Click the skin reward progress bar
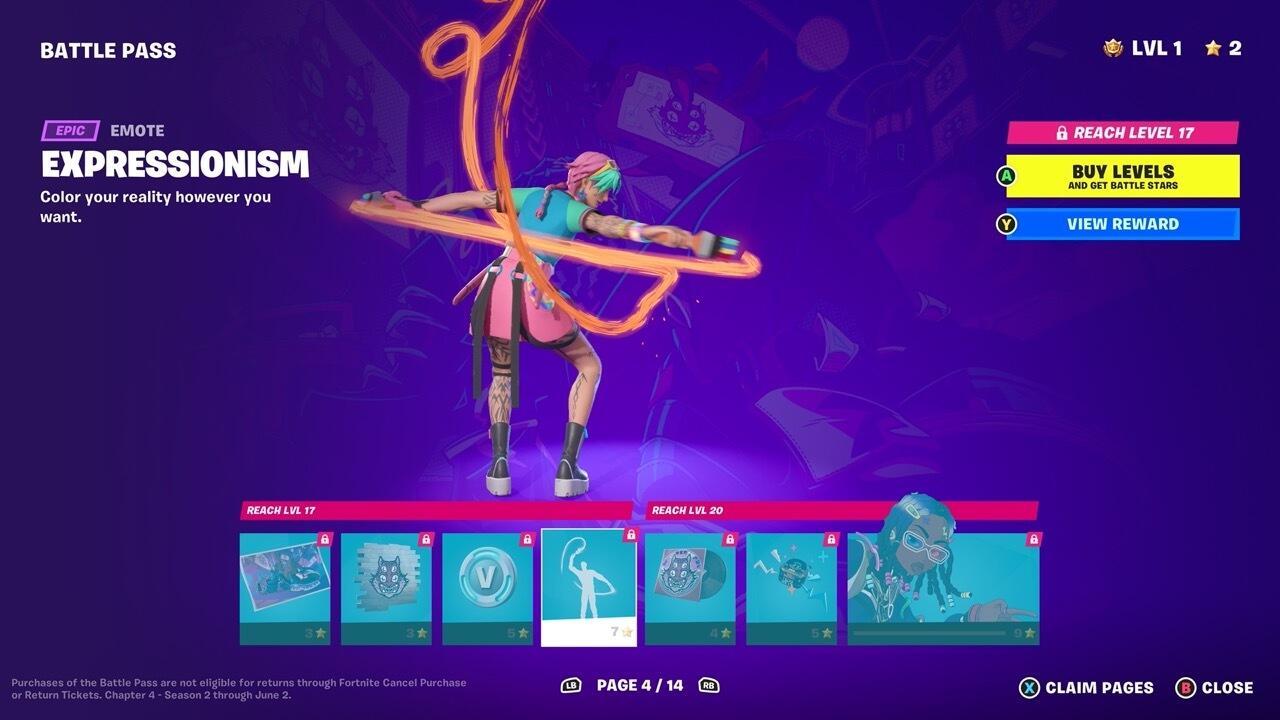Screen dimensions: 1280x720 (x=928, y=631)
